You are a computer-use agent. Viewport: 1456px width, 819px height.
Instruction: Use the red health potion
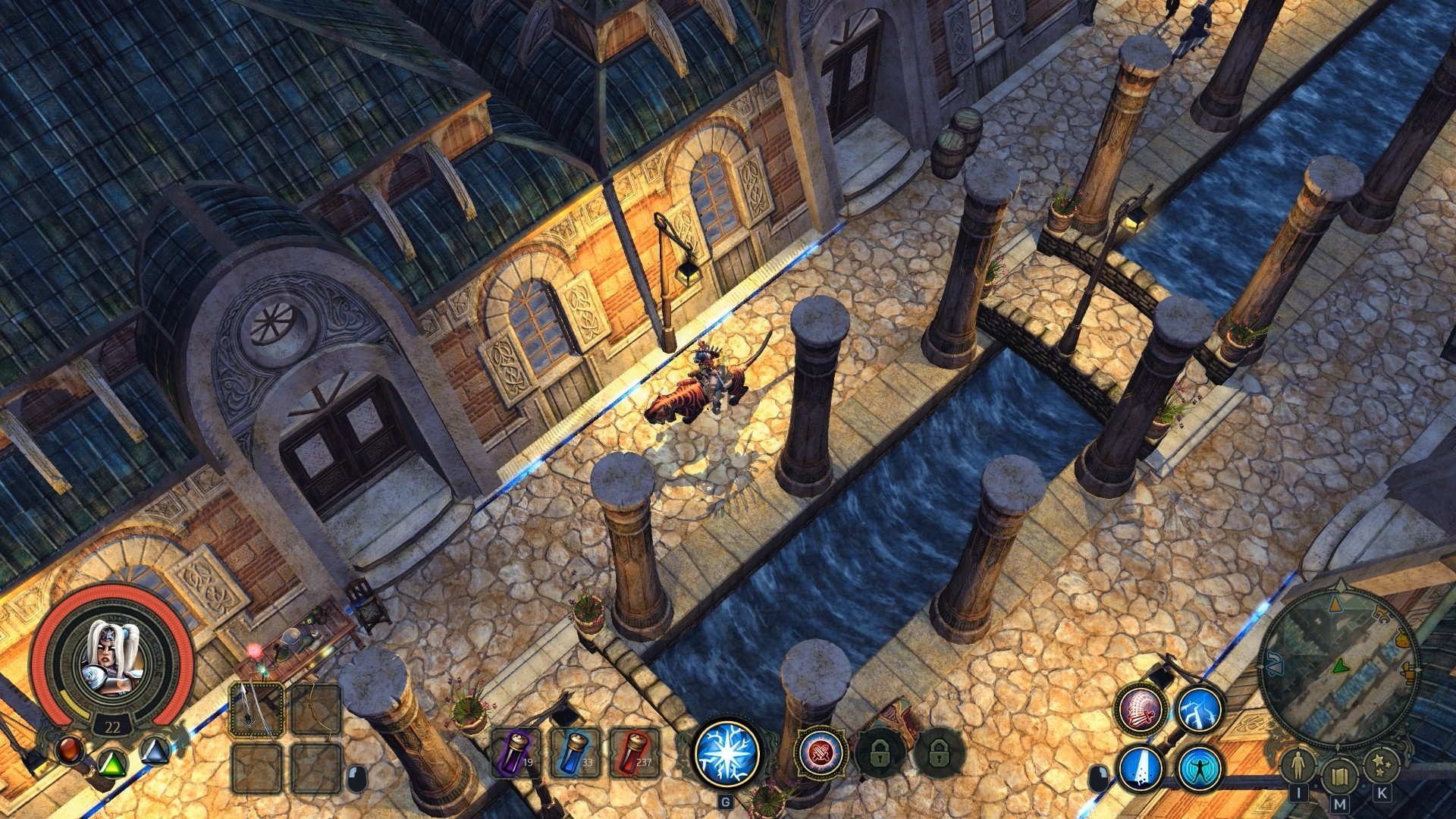pos(635,753)
